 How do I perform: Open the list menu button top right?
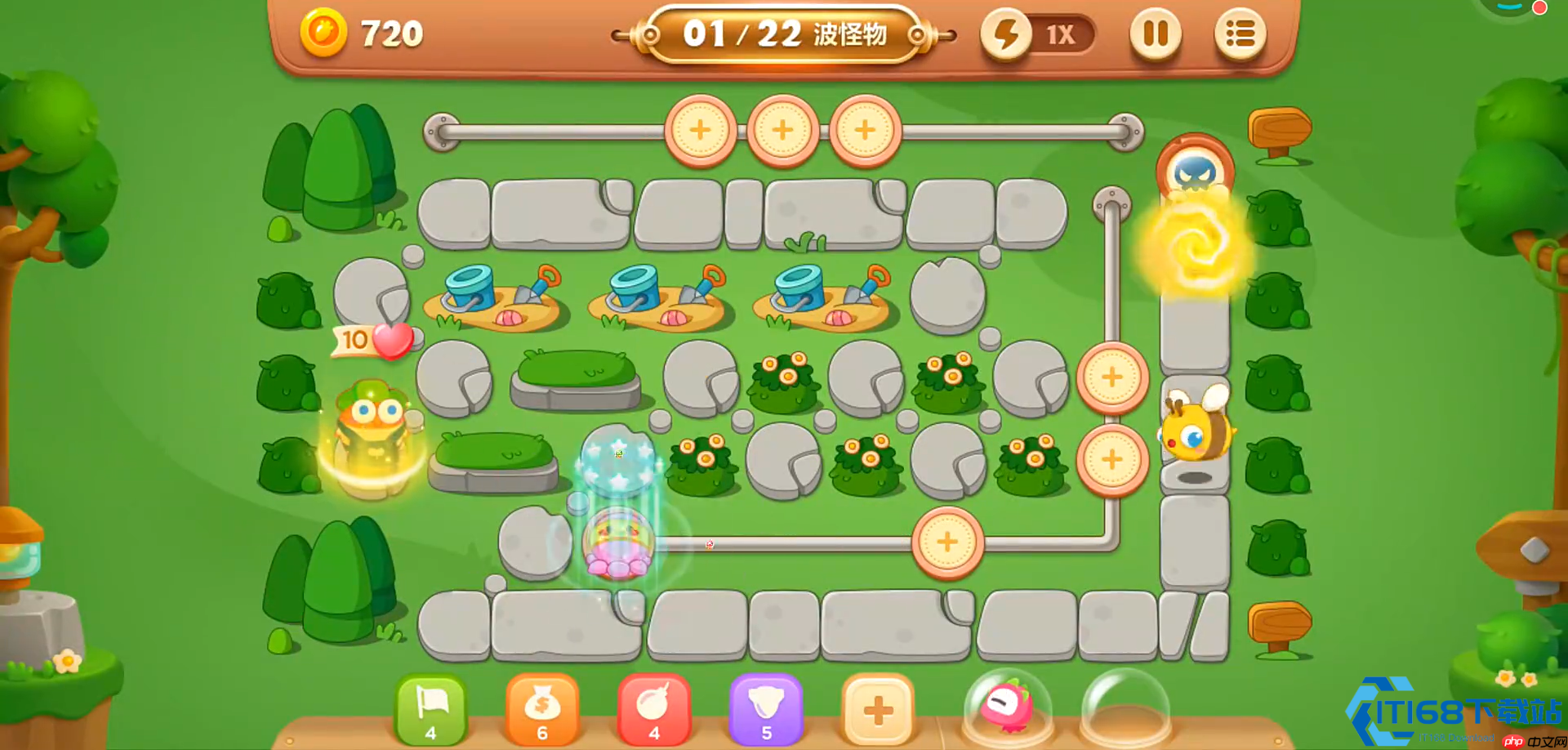click(1240, 33)
